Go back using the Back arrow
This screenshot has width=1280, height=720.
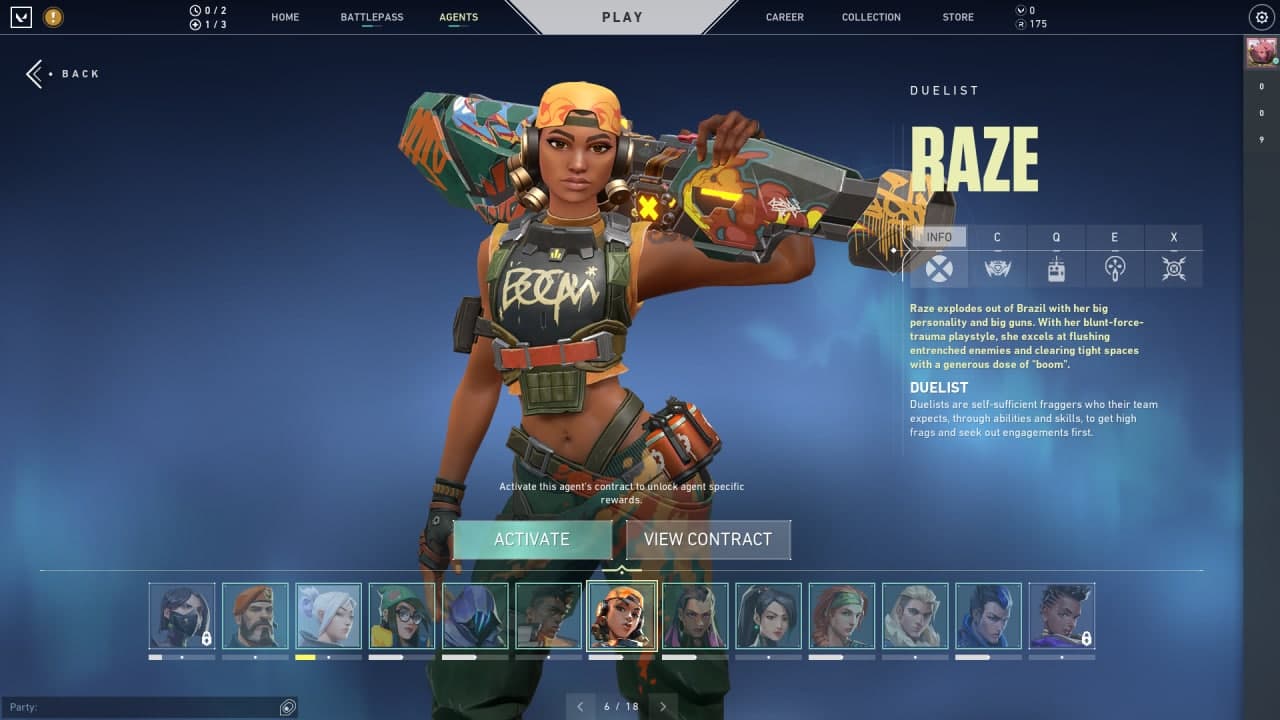[x=62, y=74]
